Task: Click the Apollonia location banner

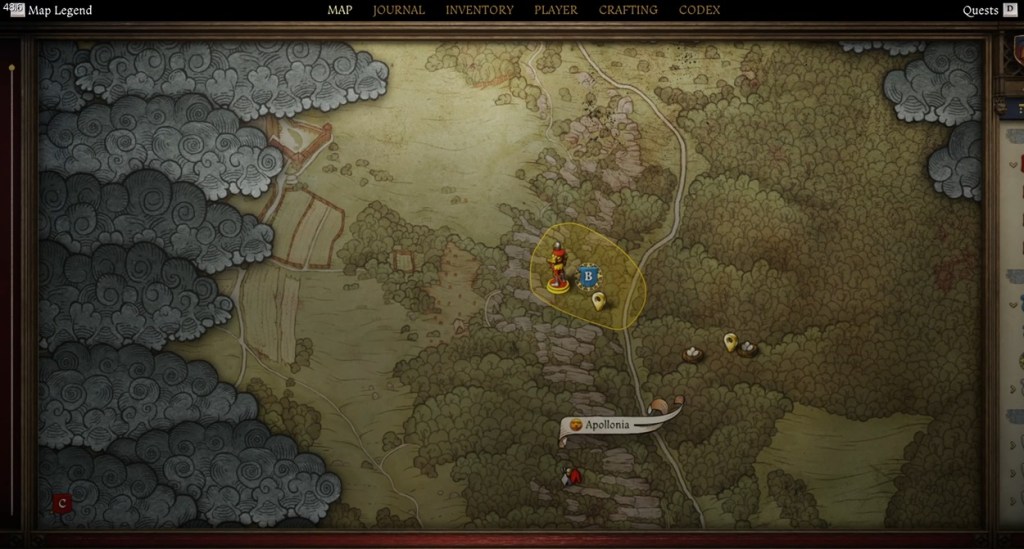Action: point(608,425)
